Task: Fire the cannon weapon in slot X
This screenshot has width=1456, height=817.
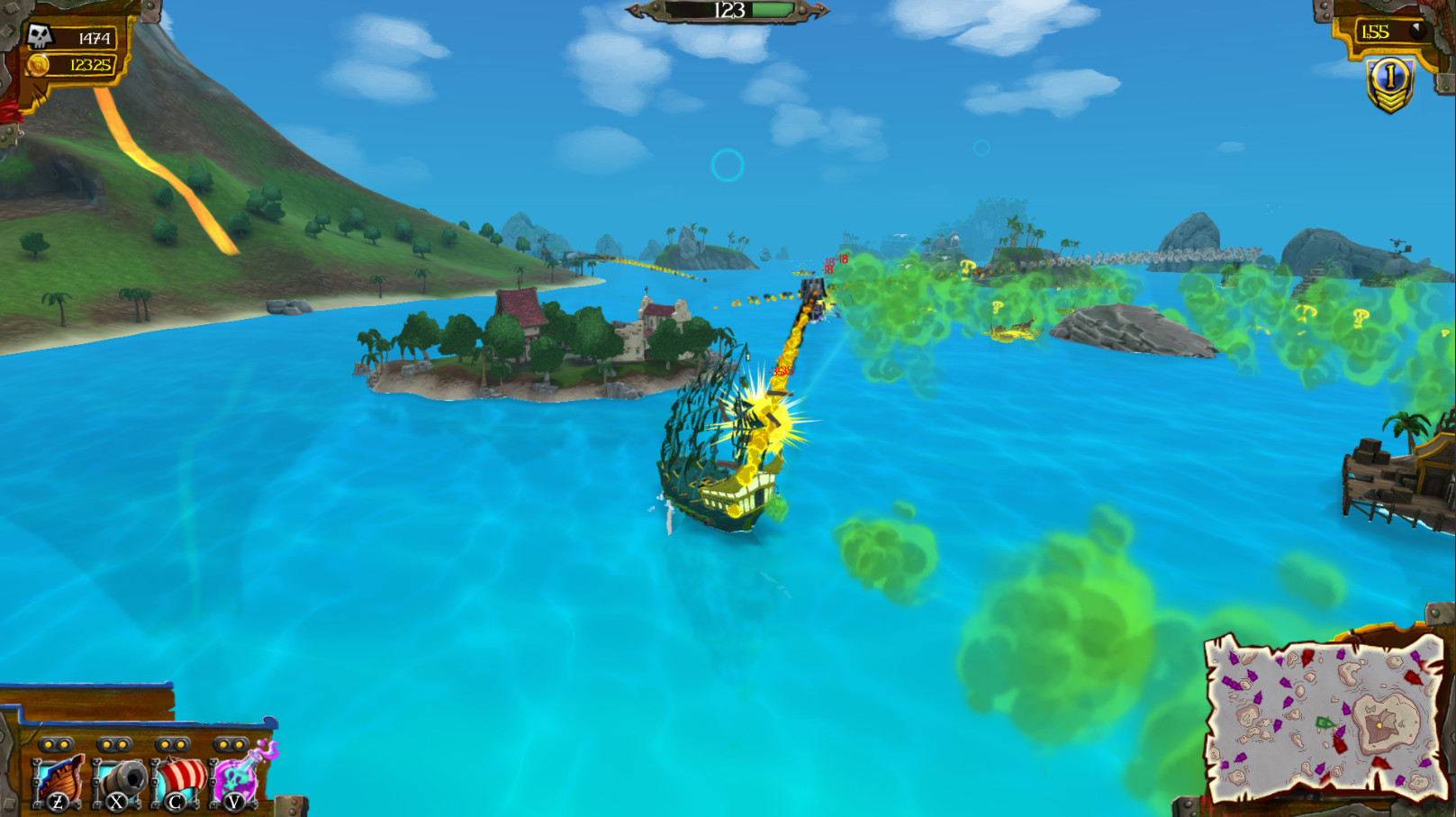Action: click(117, 779)
